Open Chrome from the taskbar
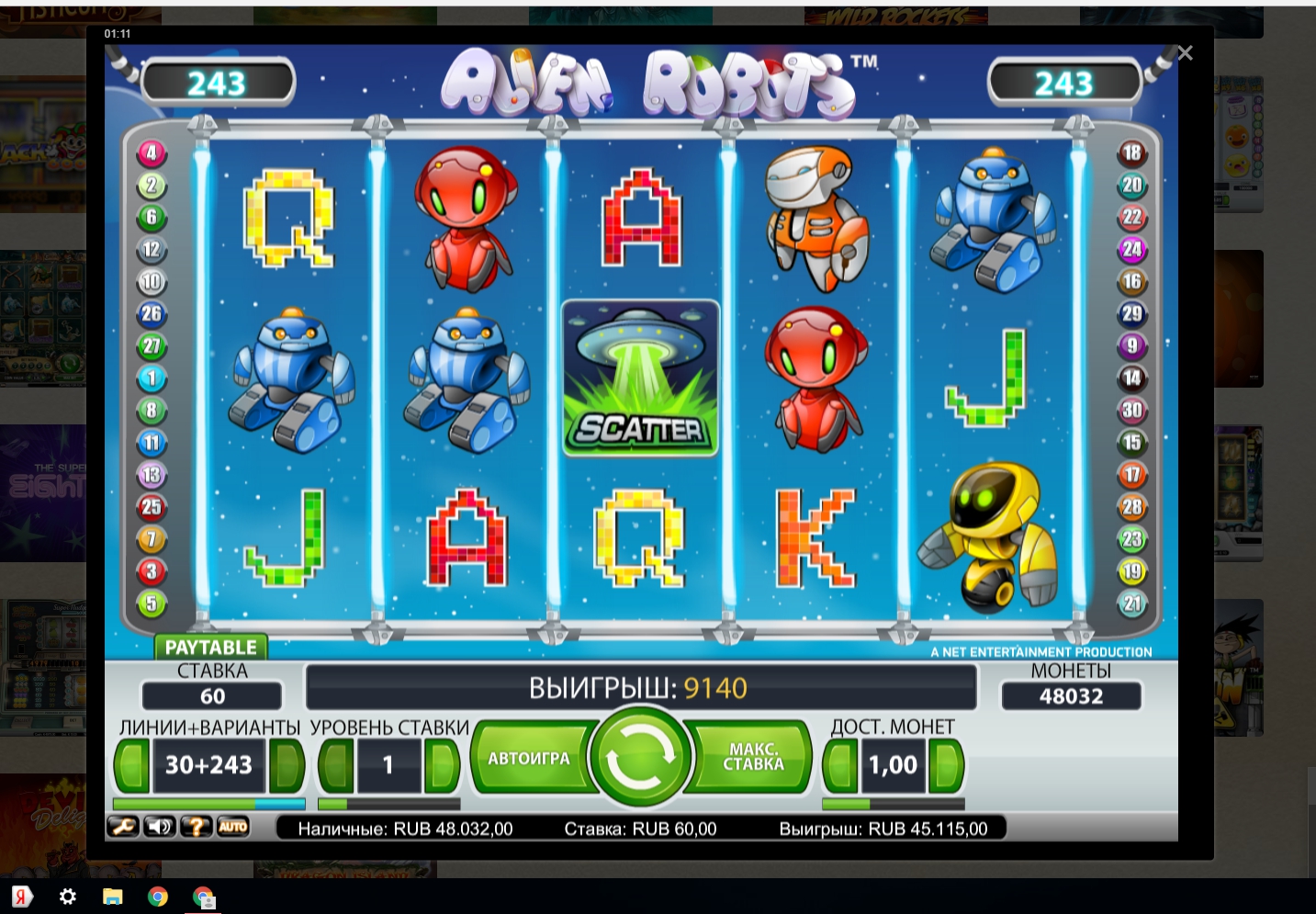Viewport: 1316px width, 914px height. 158,897
